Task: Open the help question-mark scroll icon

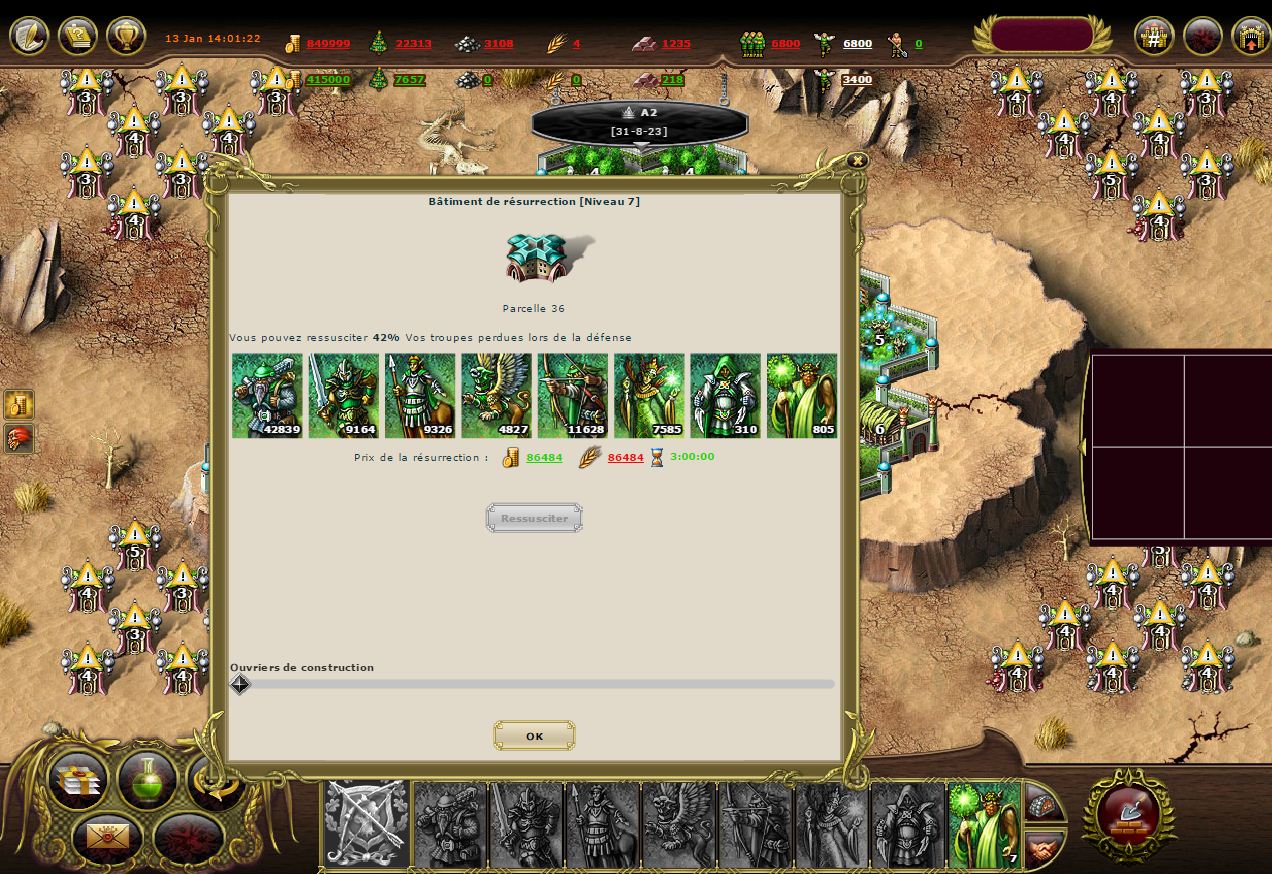Action: (x=78, y=36)
